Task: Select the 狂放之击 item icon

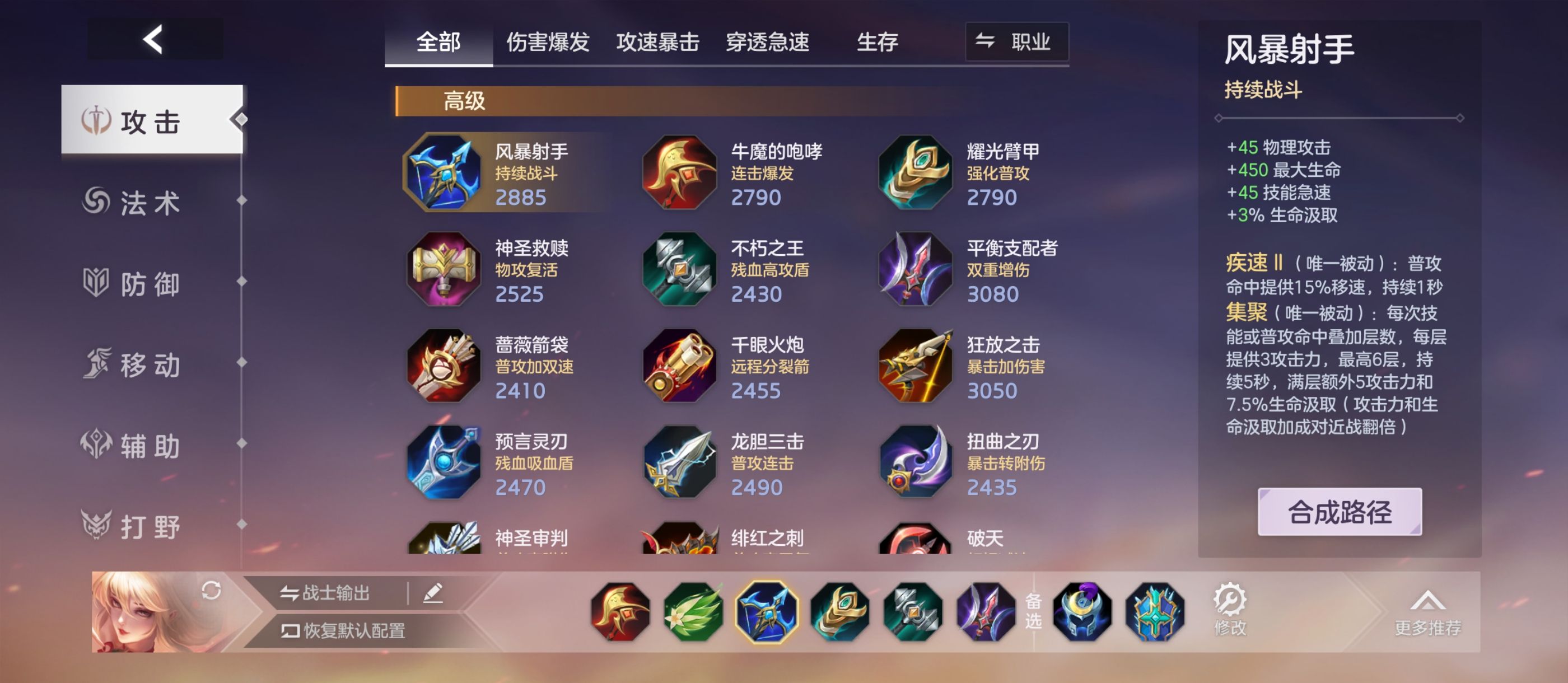Action: (916, 368)
